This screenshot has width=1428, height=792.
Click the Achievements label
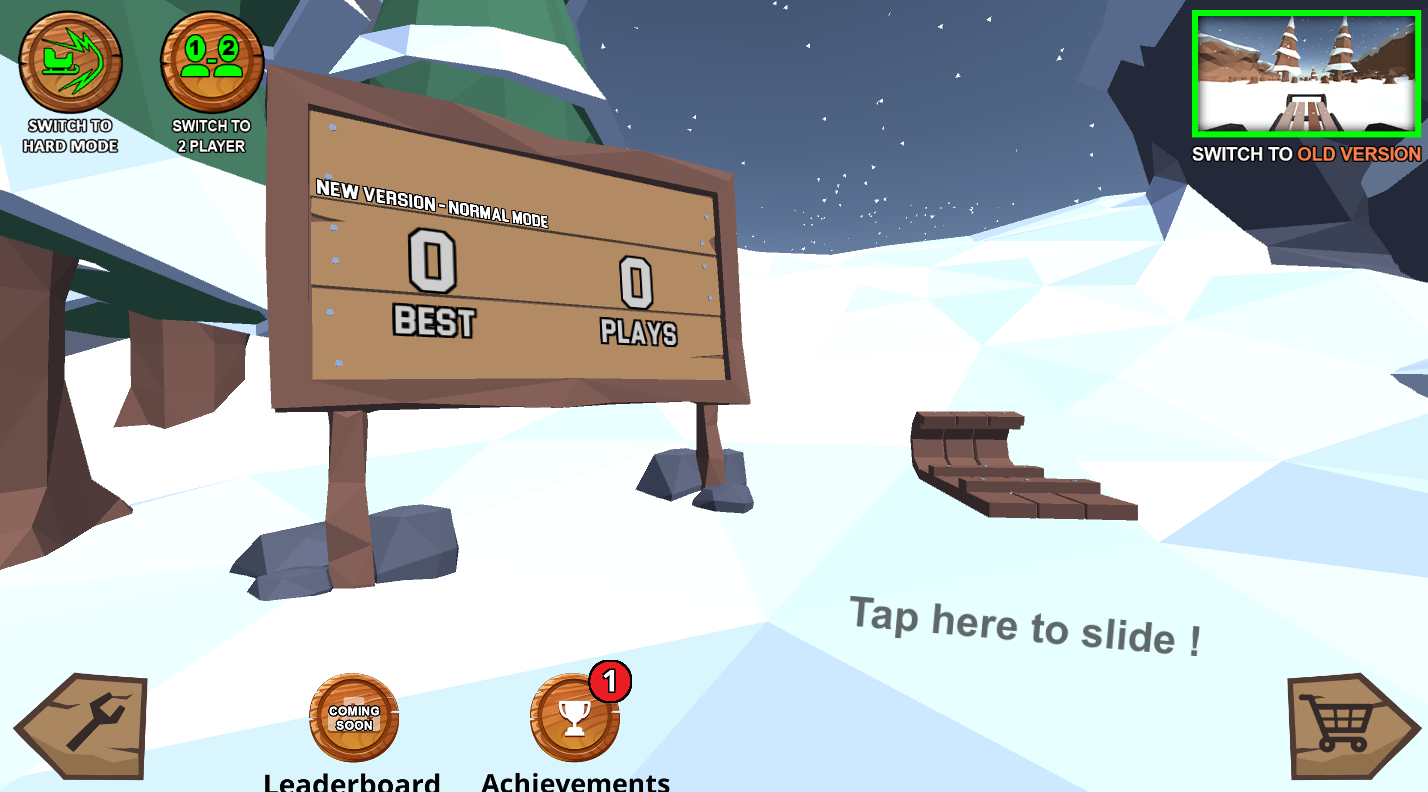576,782
